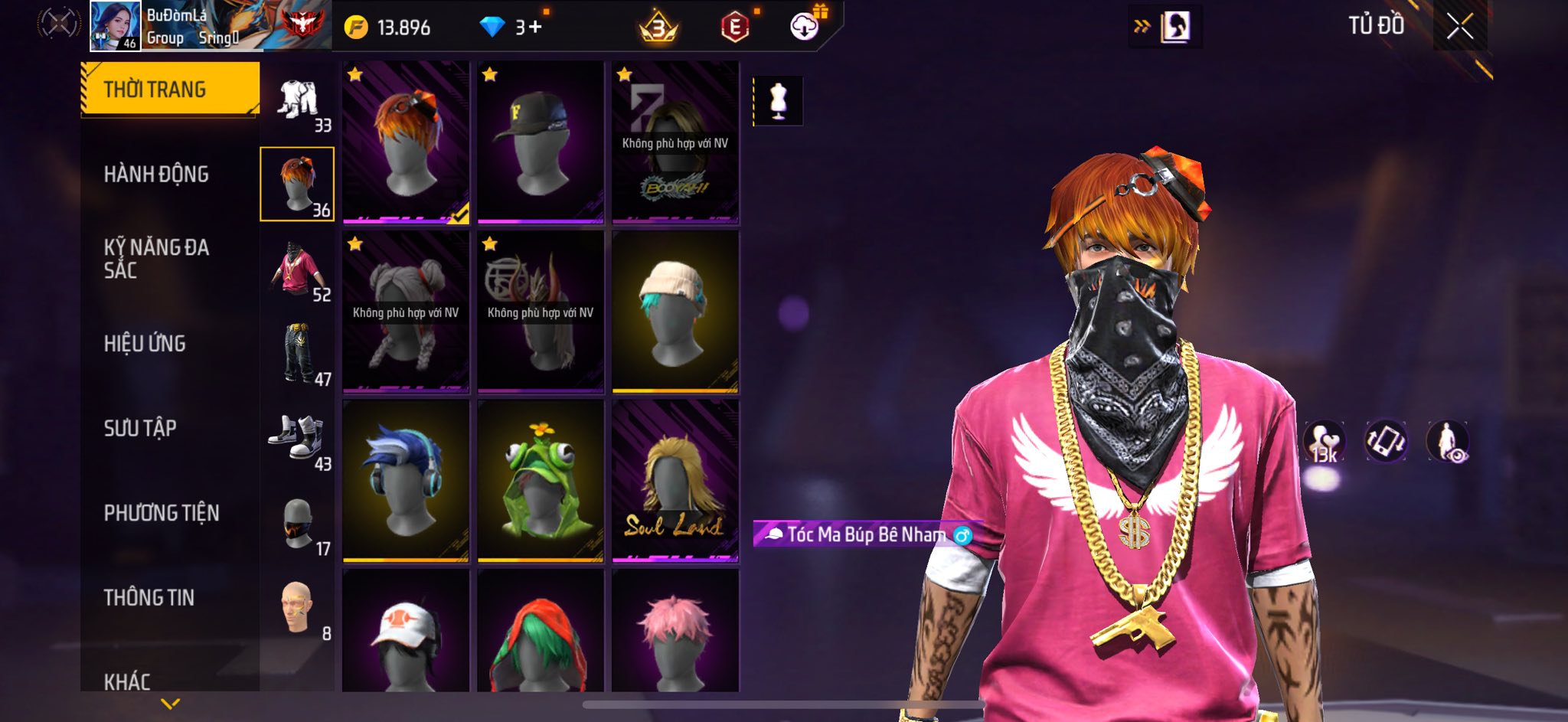This screenshot has width=1568, height=722.
Task: Select the bald head face category
Action: pos(298,608)
